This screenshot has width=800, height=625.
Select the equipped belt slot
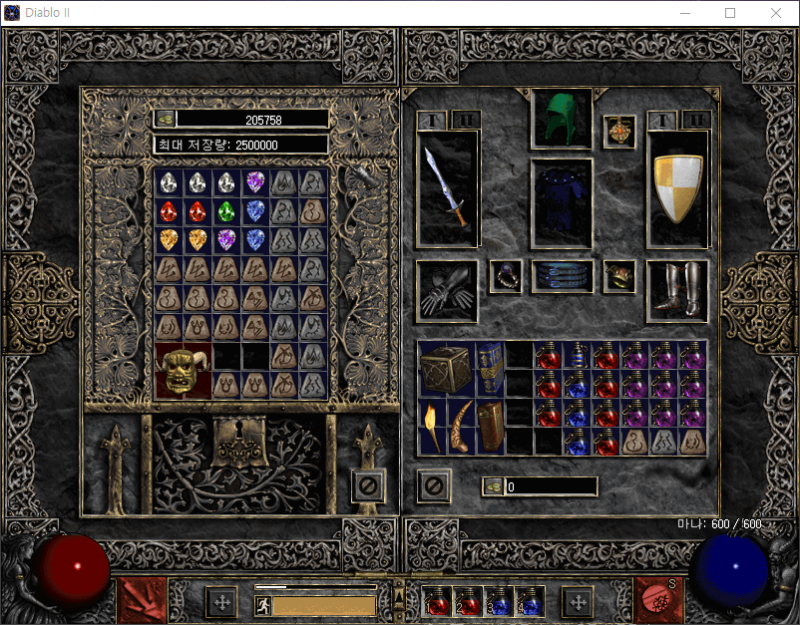(561, 276)
